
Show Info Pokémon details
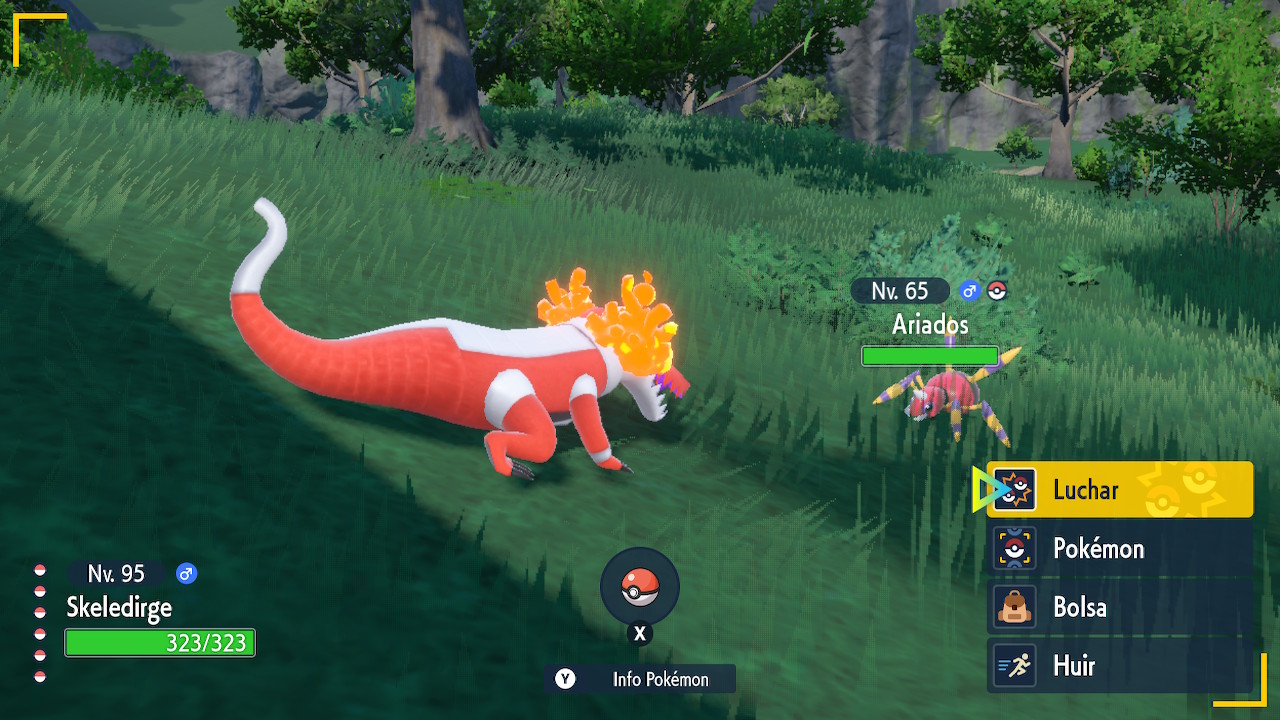click(640, 679)
